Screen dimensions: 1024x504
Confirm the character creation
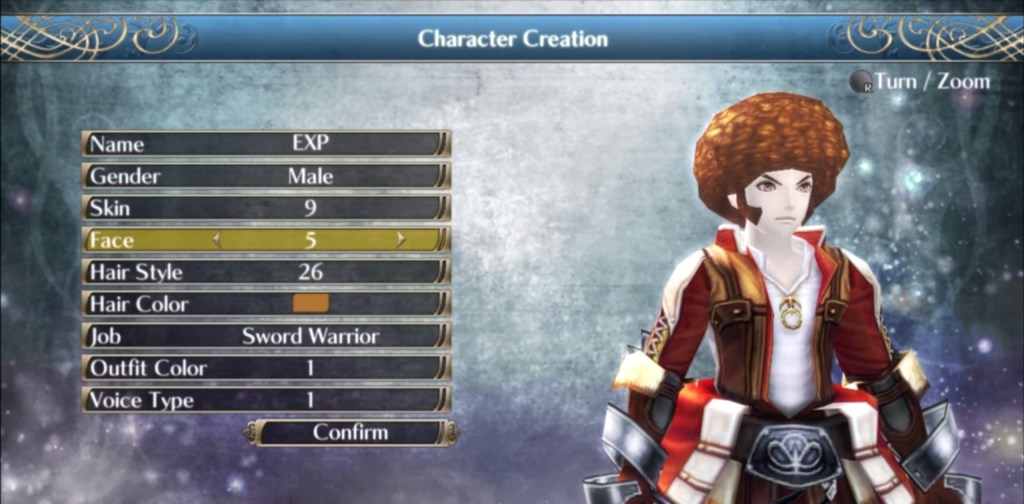tap(351, 433)
